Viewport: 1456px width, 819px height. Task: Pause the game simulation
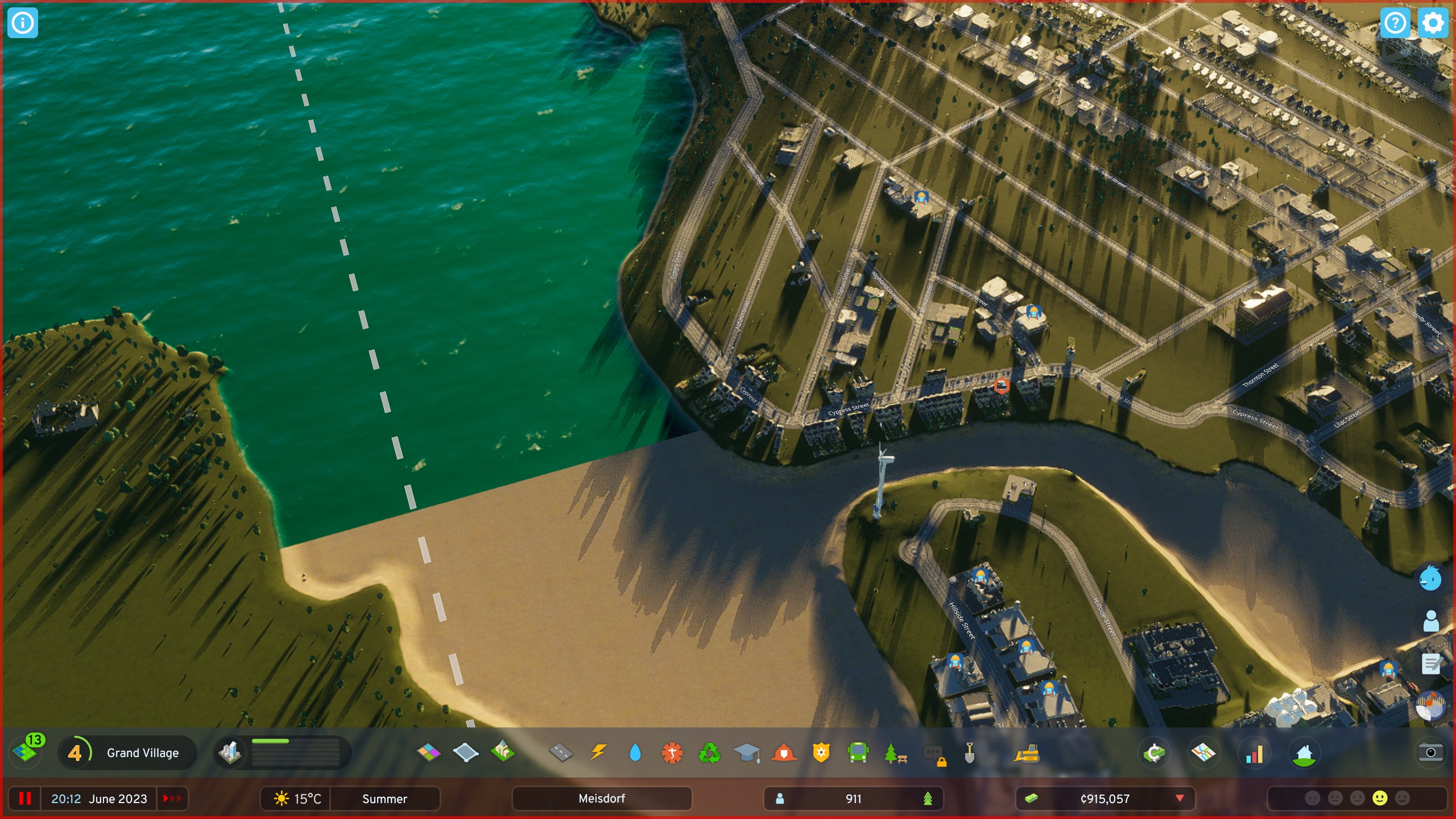pyautogui.click(x=26, y=799)
